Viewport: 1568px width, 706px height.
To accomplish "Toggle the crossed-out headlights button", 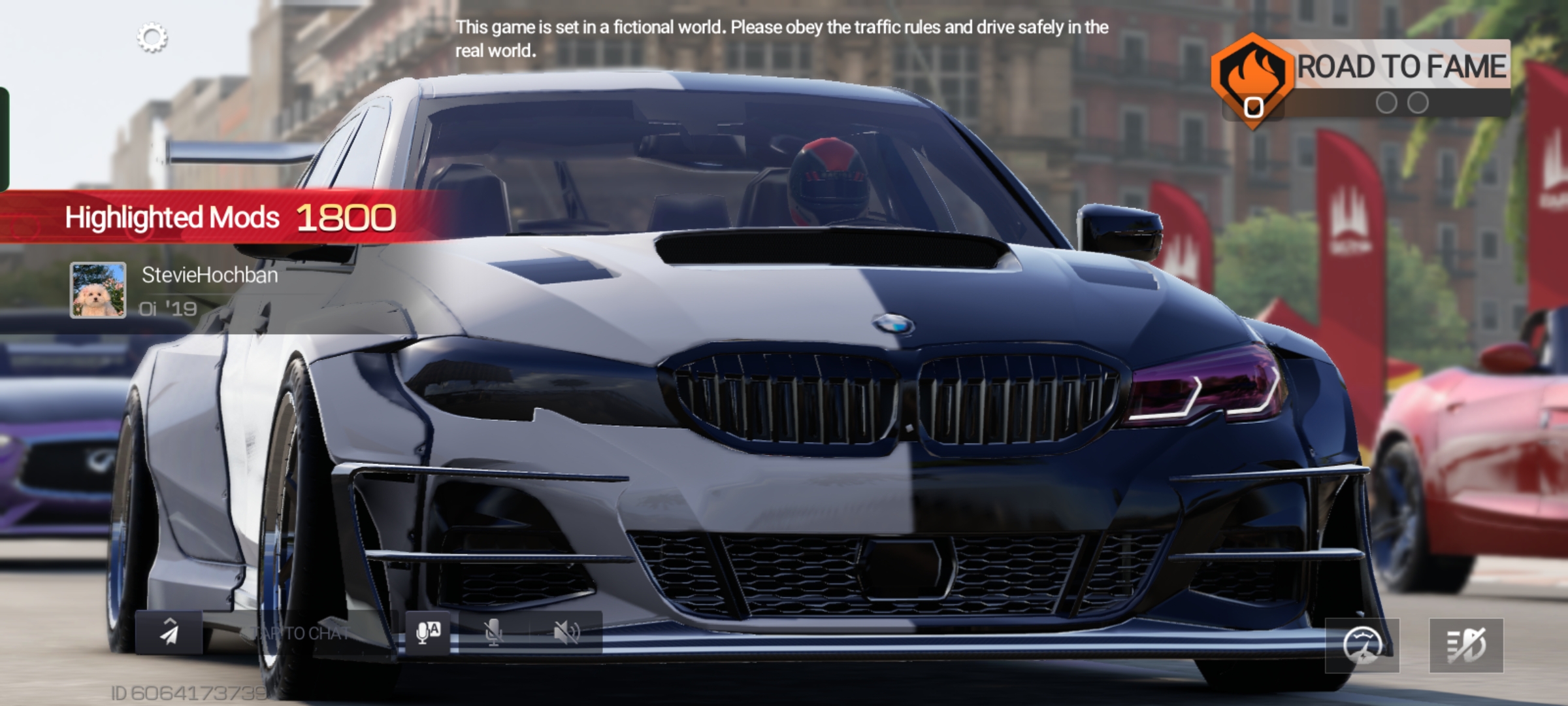I will 1466,645.
